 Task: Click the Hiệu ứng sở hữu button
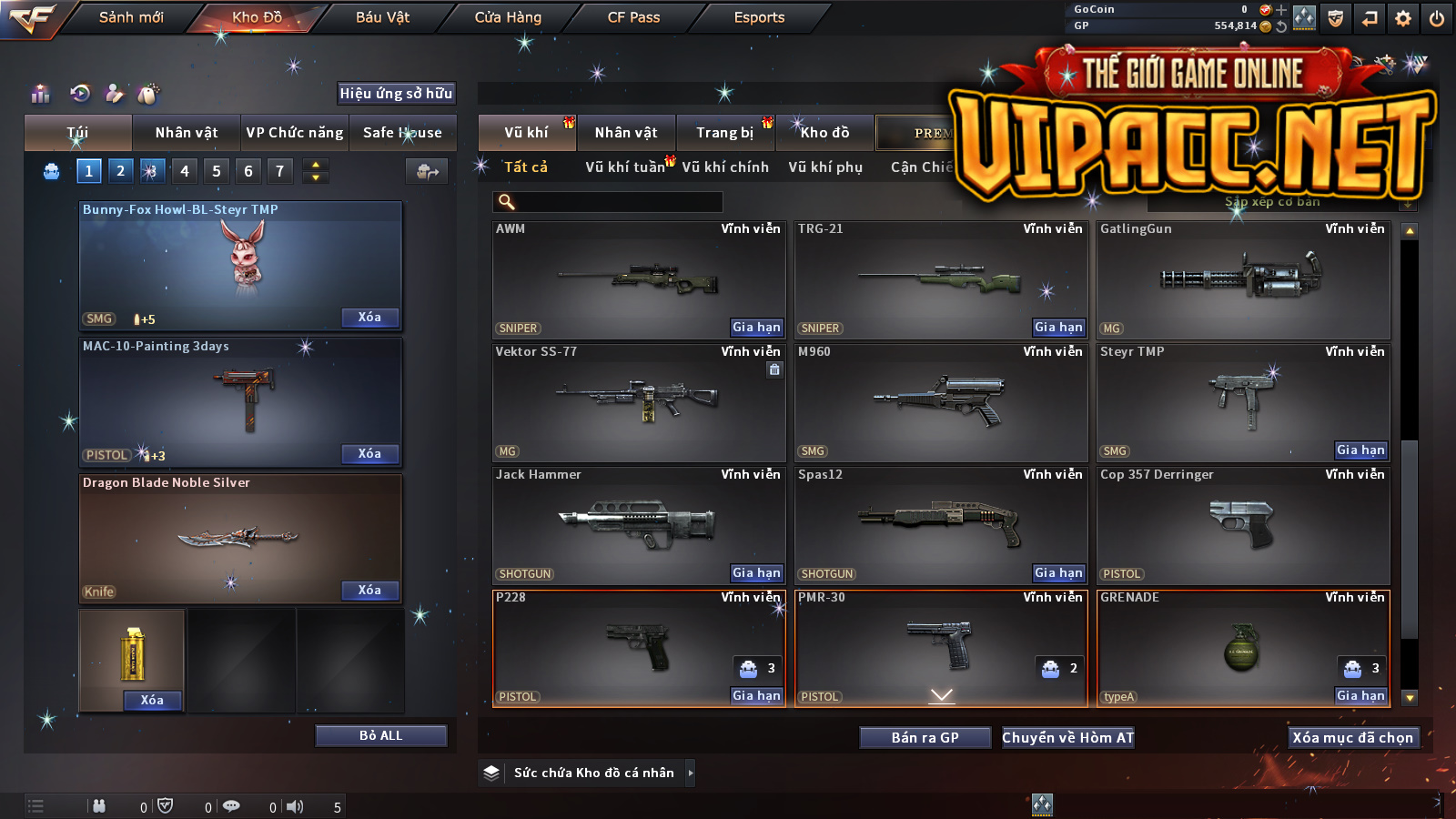(x=396, y=93)
